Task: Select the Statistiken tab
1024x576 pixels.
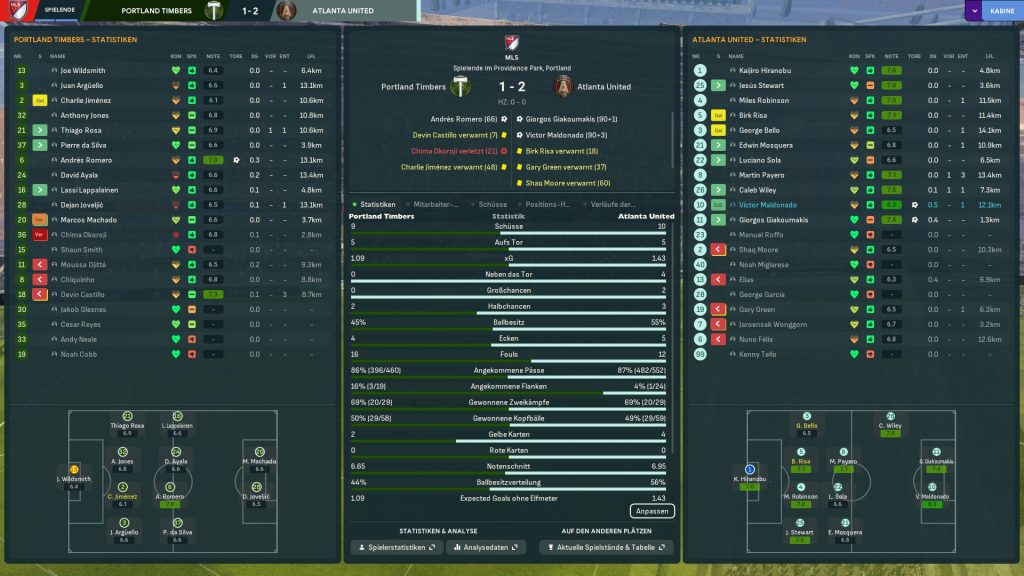Action: coord(376,204)
